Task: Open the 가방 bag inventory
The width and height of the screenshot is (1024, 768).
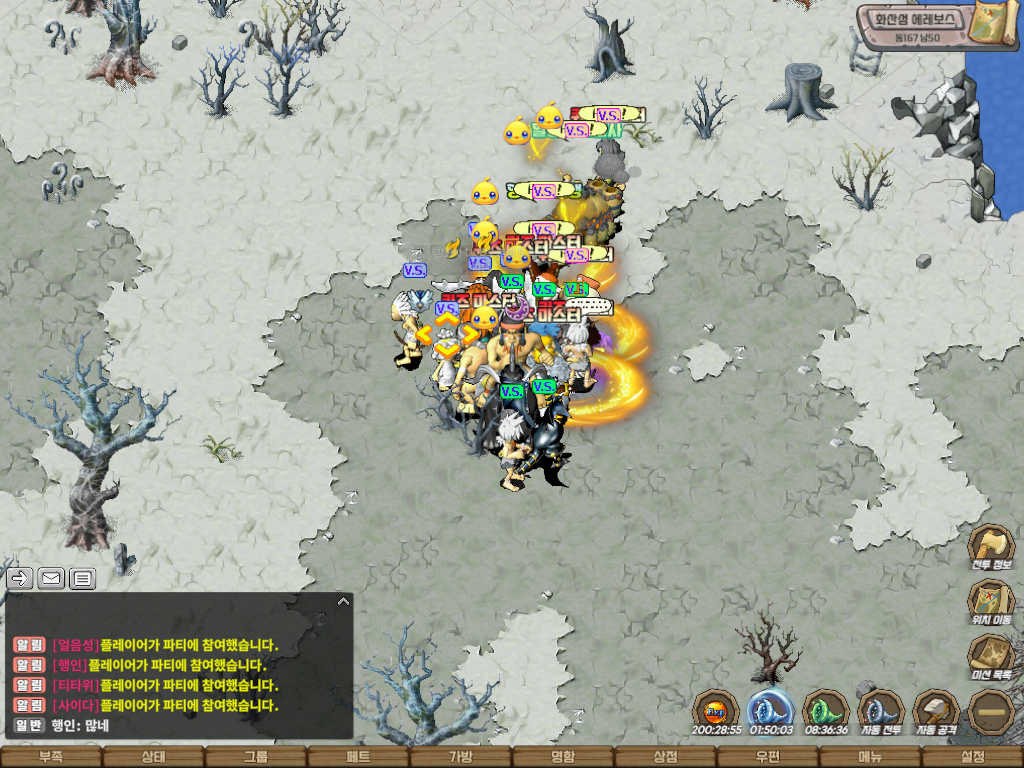Action: (461, 757)
